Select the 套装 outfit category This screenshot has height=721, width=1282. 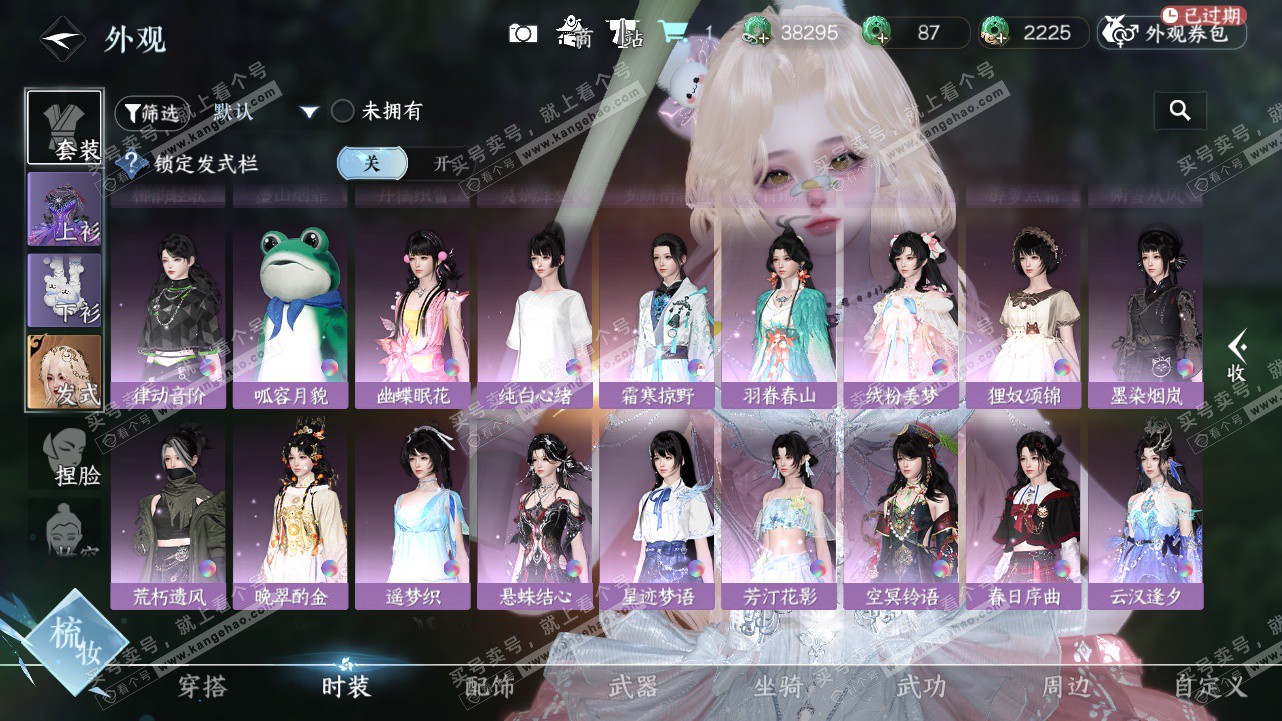[64, 127]
